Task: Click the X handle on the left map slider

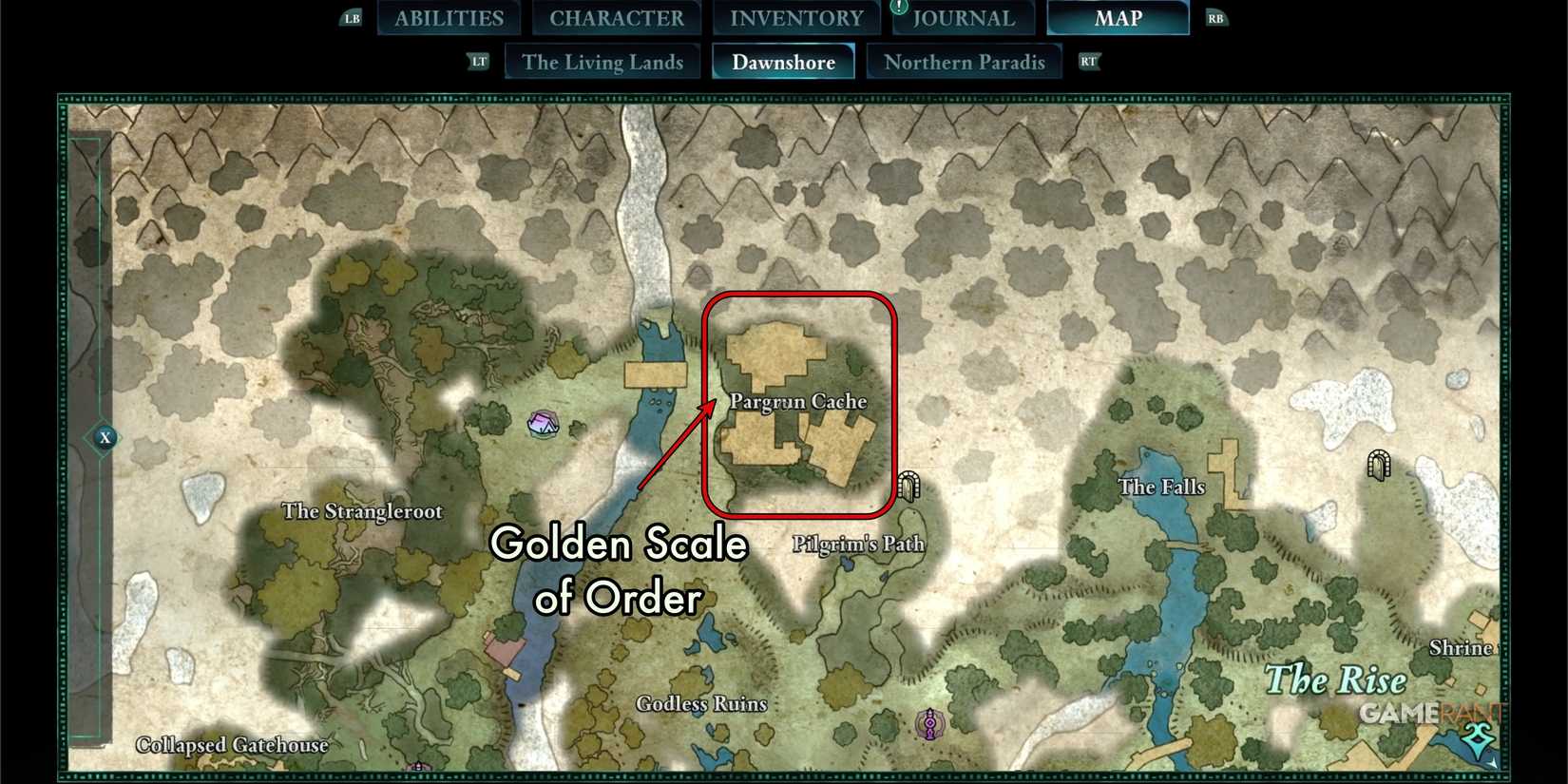Action: [x=105, y=438]
